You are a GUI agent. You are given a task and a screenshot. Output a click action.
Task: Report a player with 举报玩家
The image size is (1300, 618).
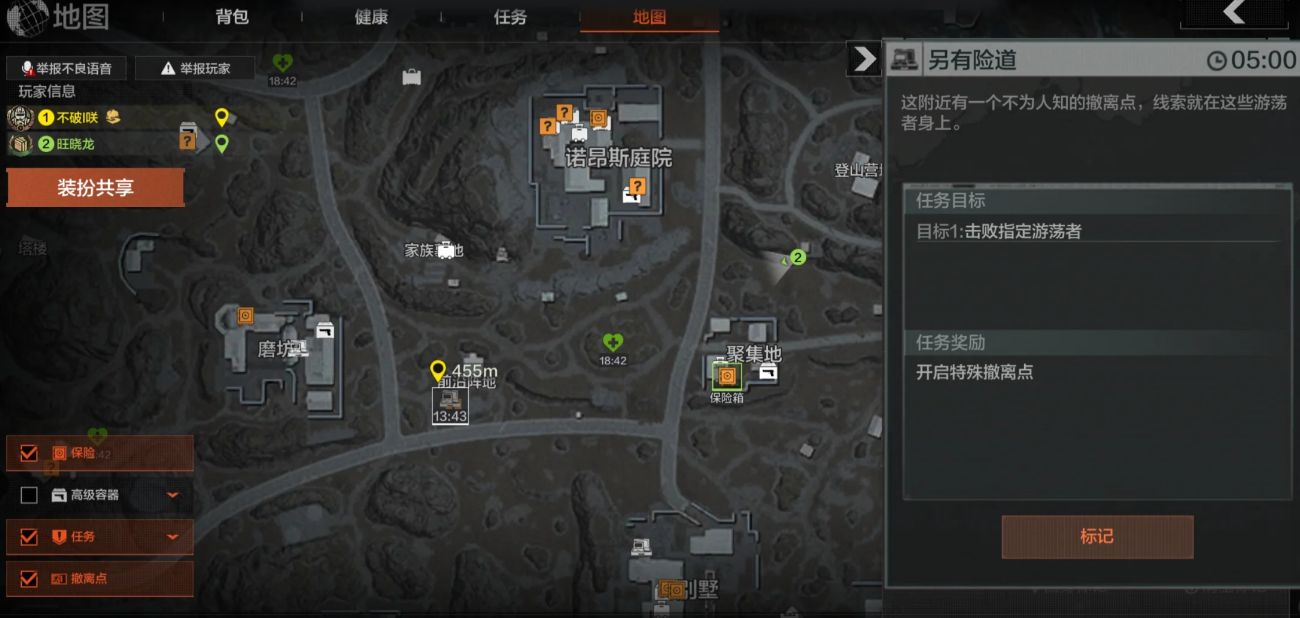point(195,69)
